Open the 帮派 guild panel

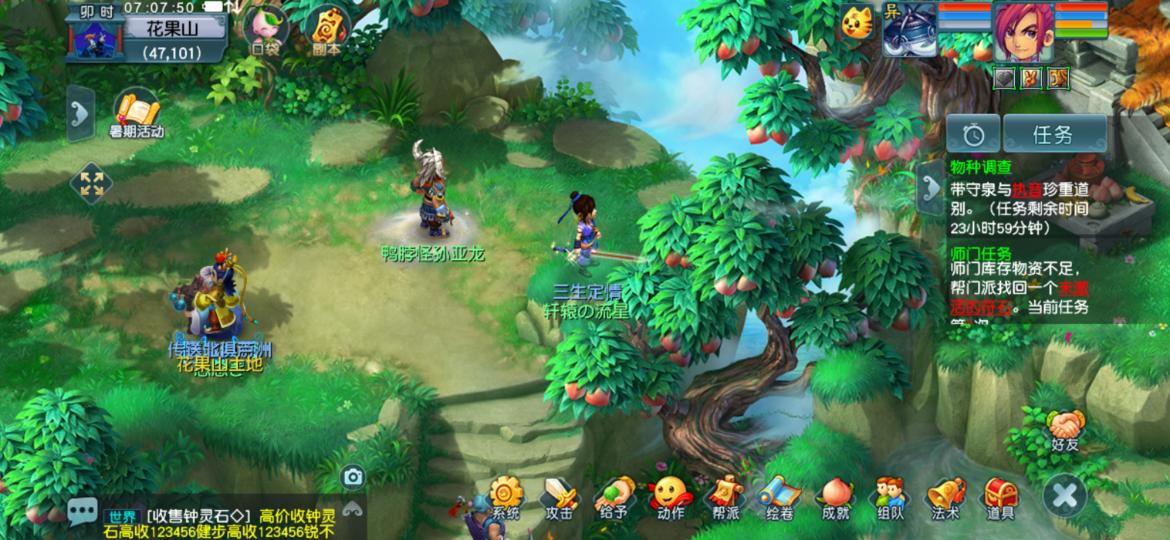click(725, 497)
